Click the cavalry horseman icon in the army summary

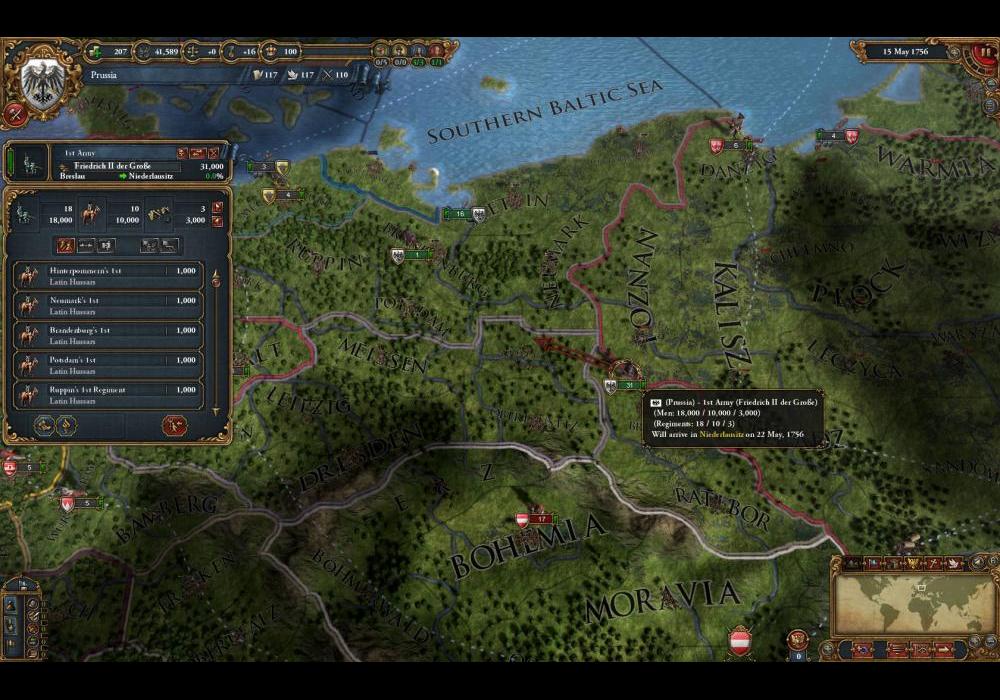click(x=88, y=212)
